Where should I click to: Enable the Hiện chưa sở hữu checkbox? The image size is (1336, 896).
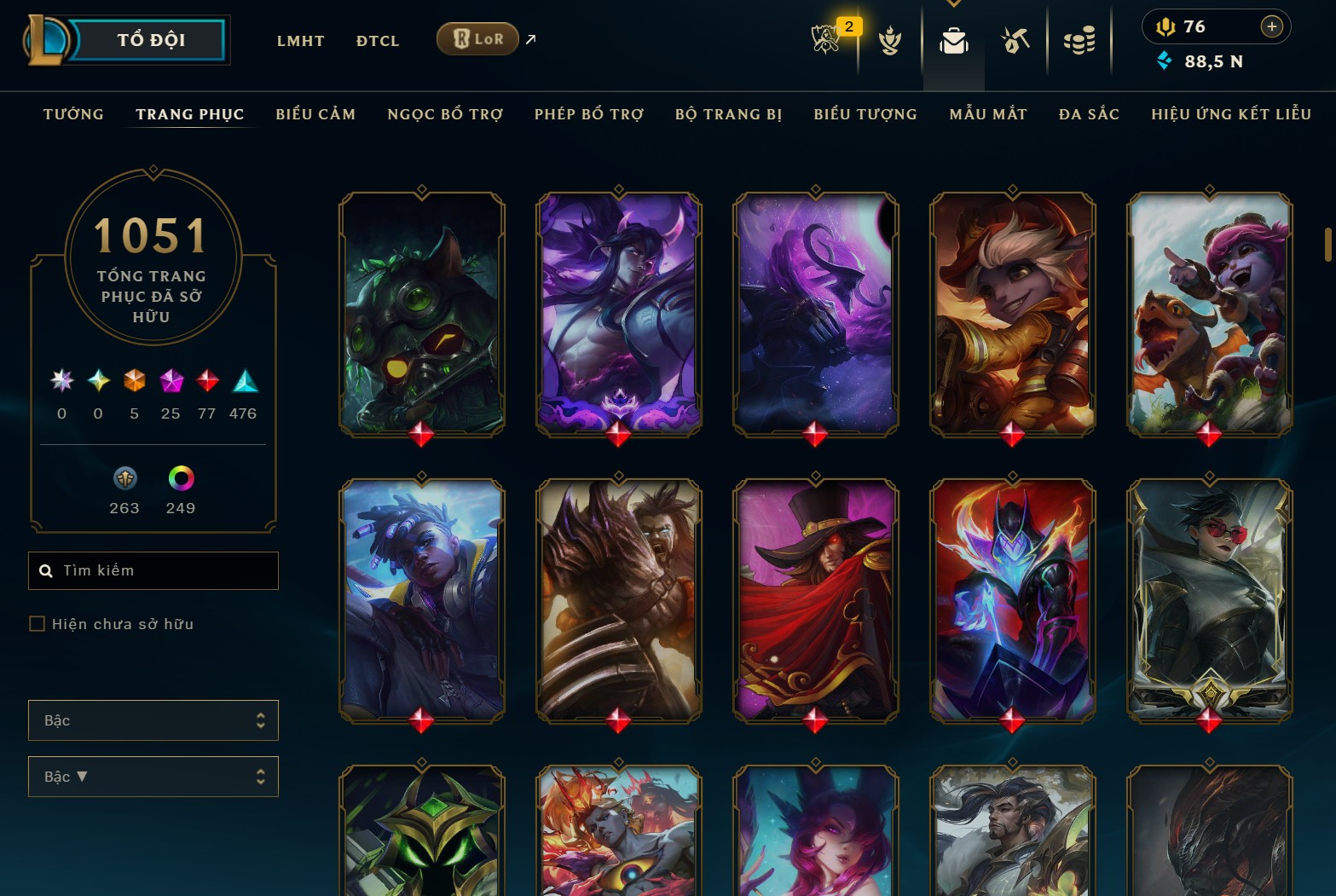coord(37,623)
